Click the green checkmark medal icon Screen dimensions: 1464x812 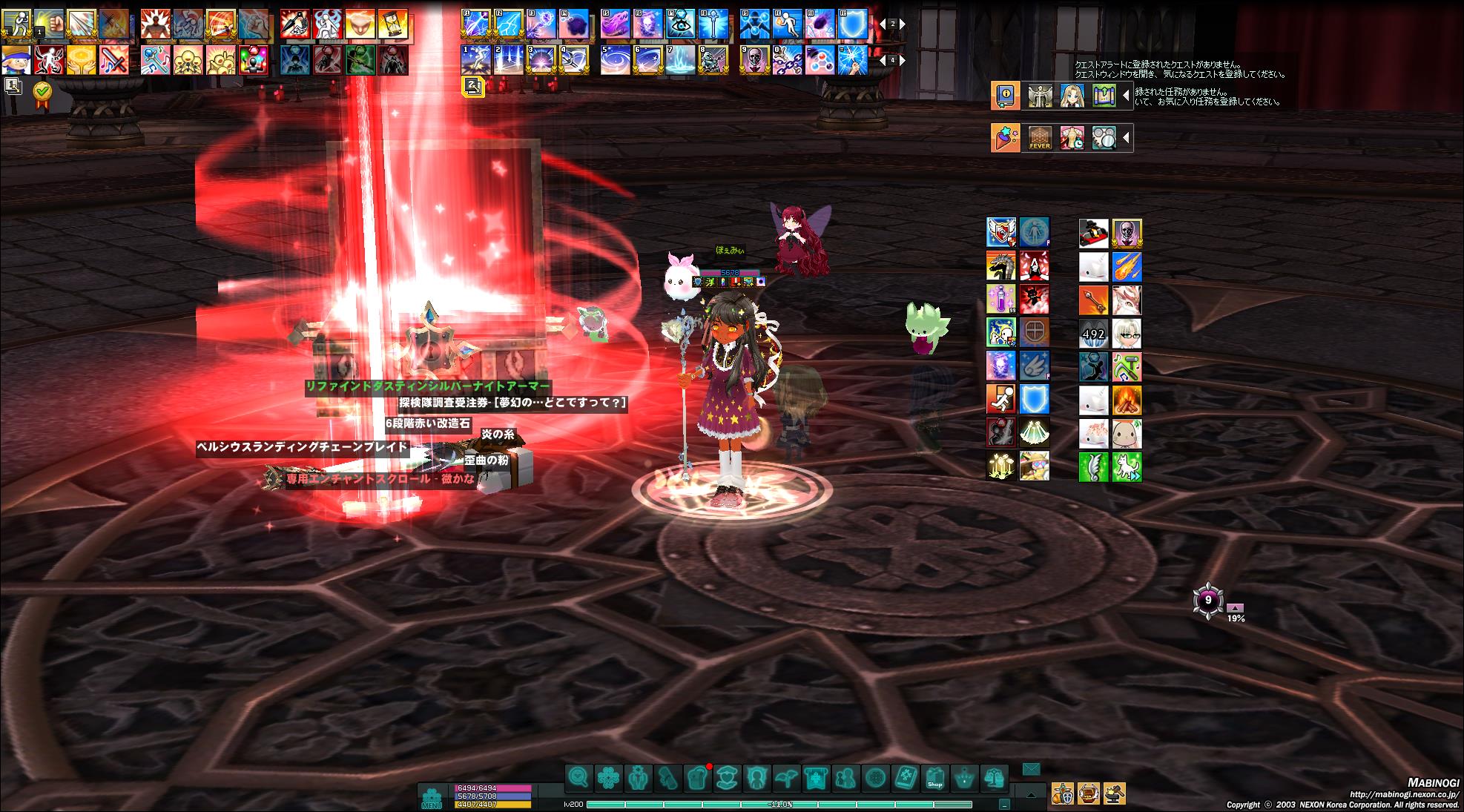[42, 91]
